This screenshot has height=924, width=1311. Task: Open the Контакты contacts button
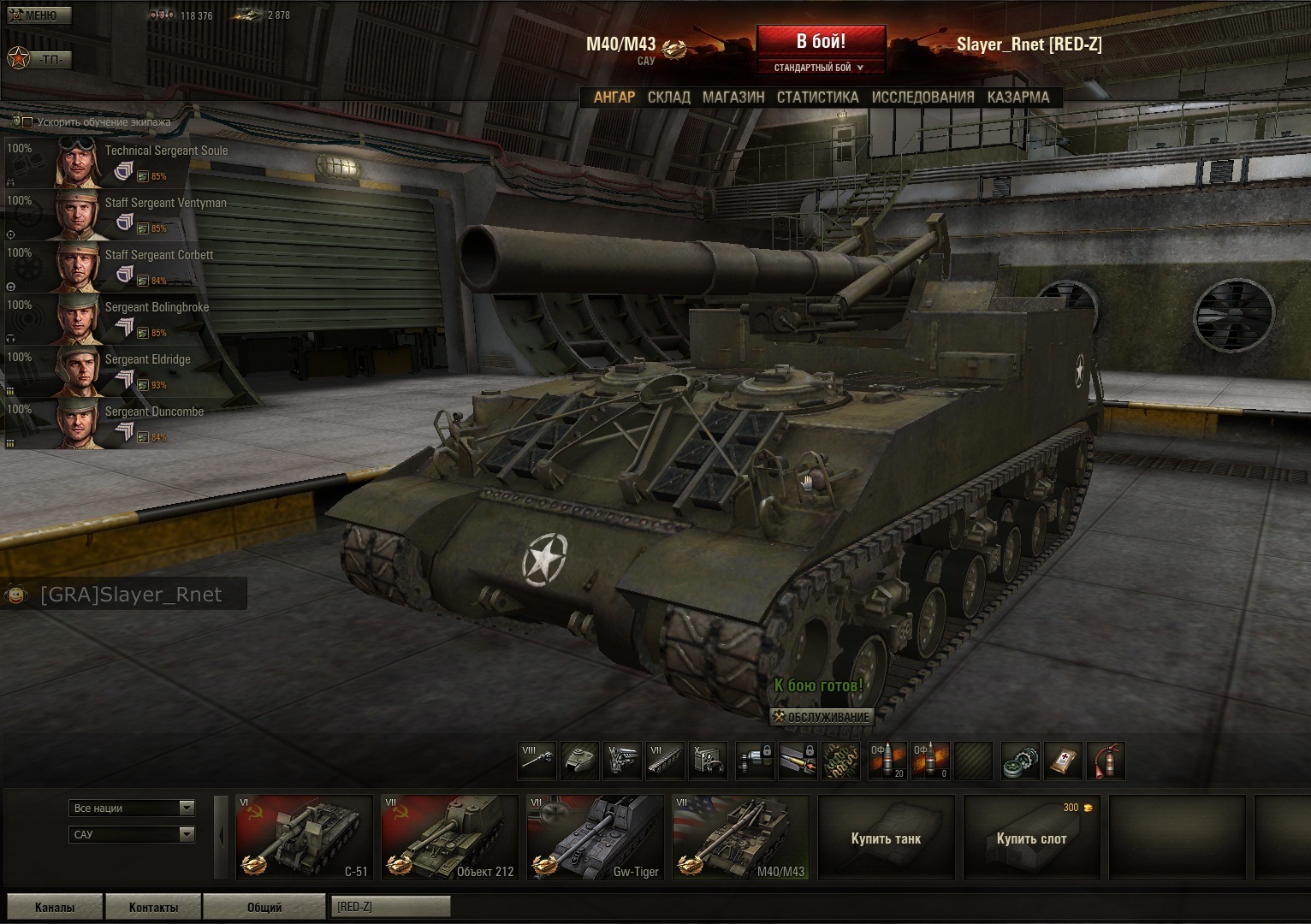153,907
